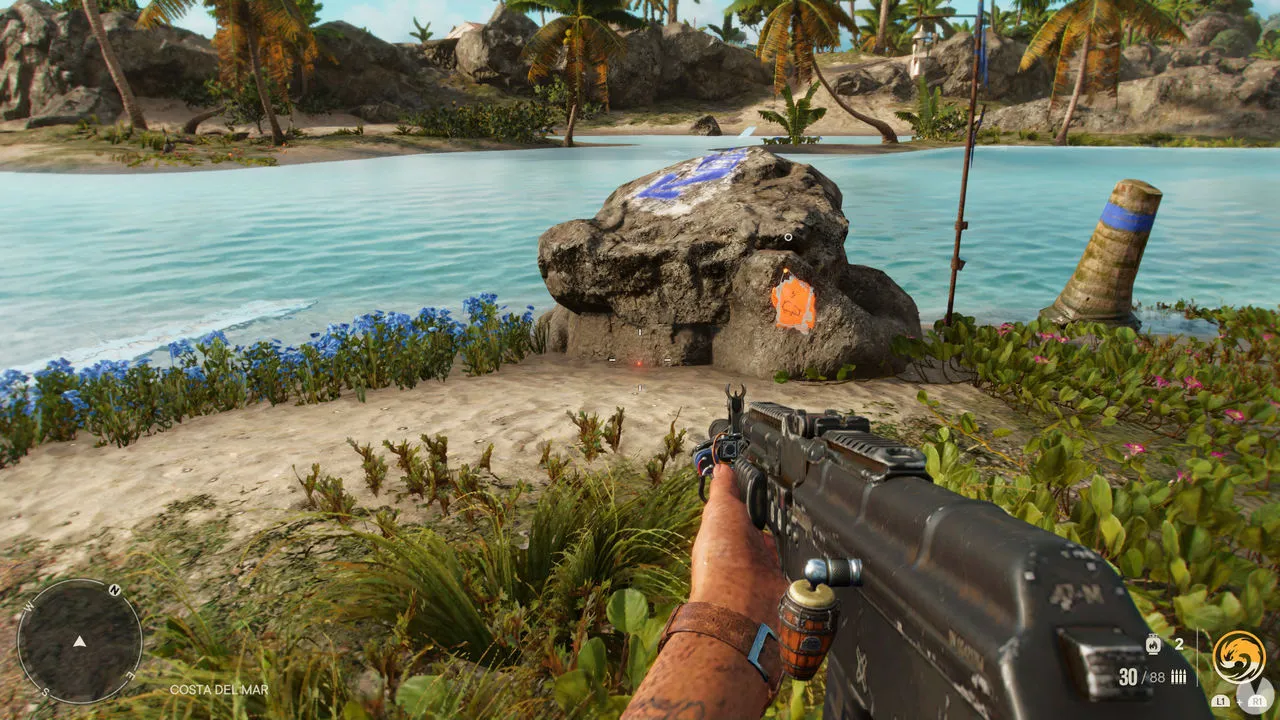
Task: Click the grenade count number 2
Action: point(1179,643)
